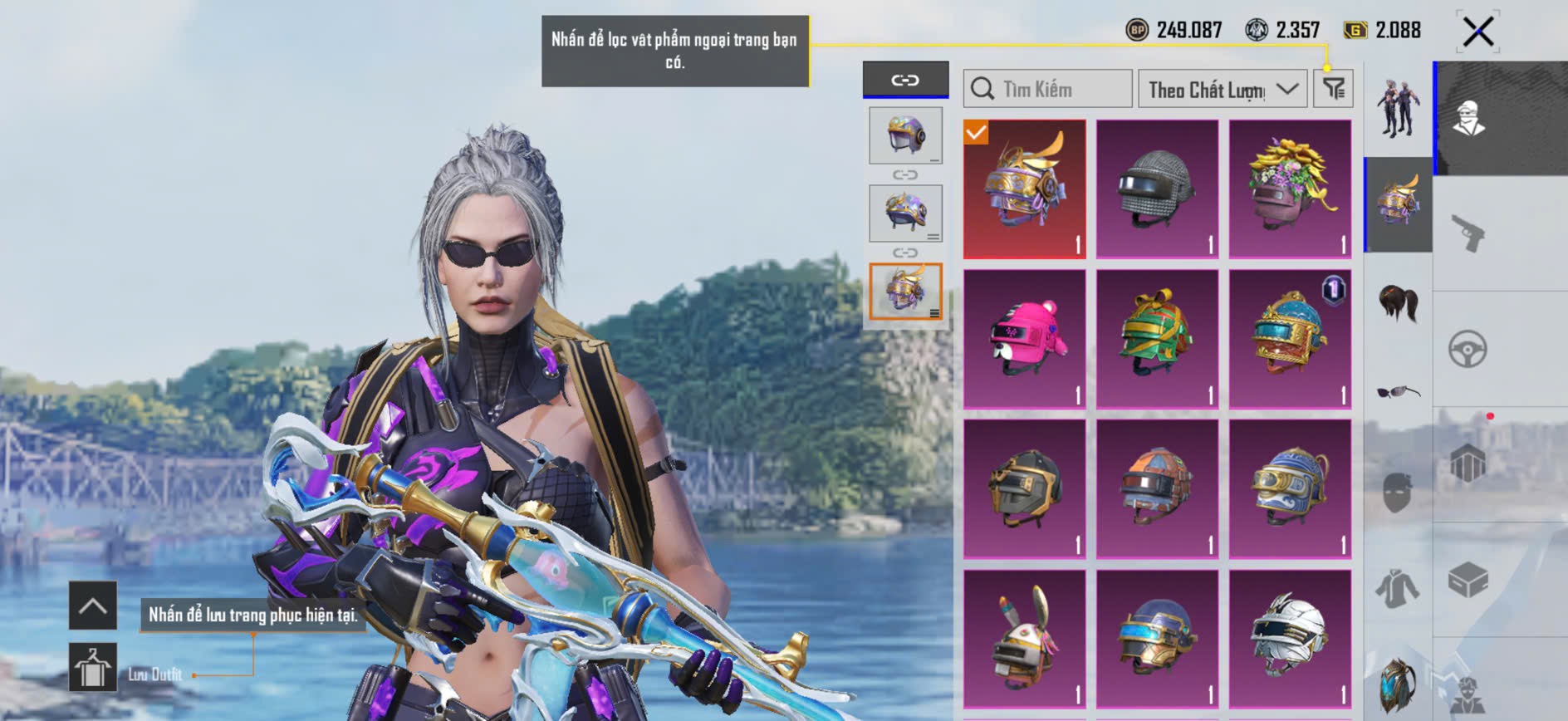Close the wardrobe with the X button
This screenshot has width=1568, height=721.
click(x=1478, y=32)
